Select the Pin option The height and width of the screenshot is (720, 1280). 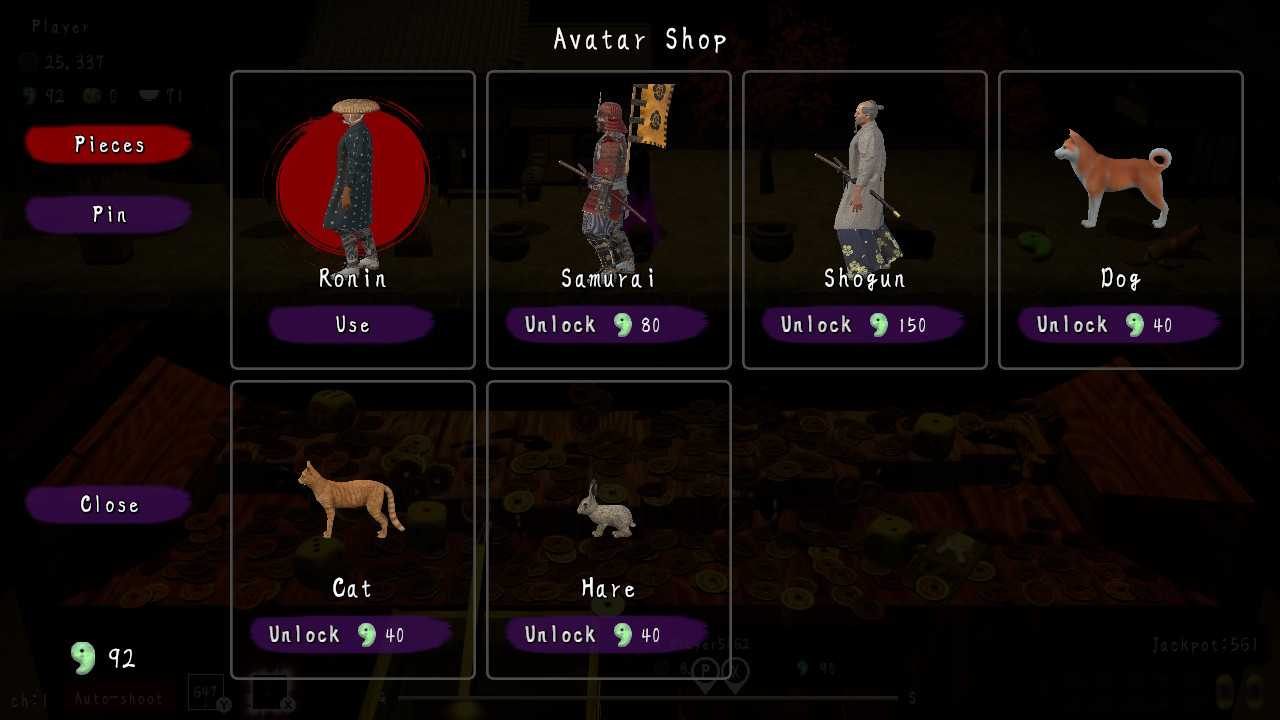[x=107, y=214]
